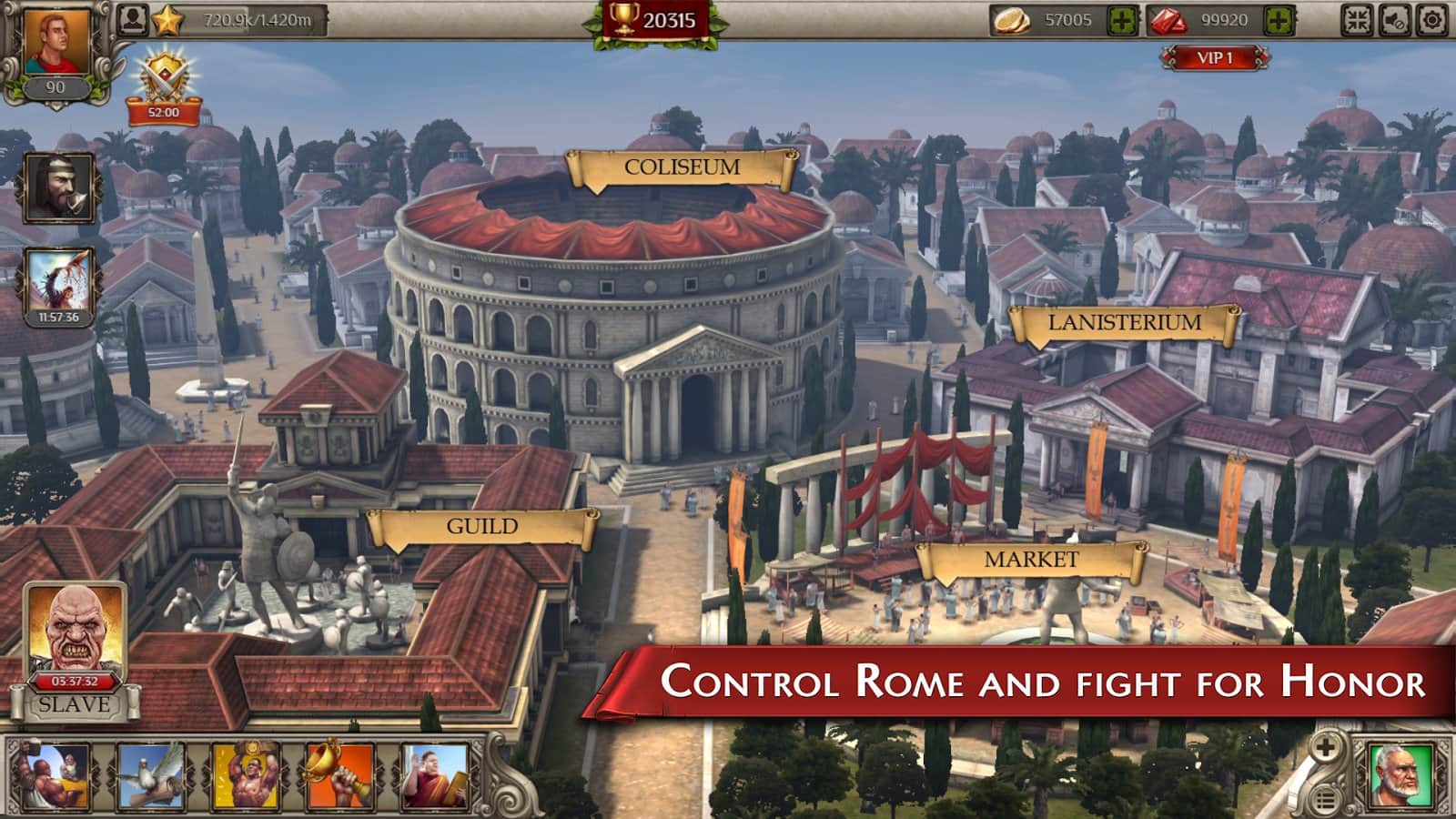Viewport: 1456px width, 819px height.
Task: Open the champion holding belt icon
Action: [245, 776]
